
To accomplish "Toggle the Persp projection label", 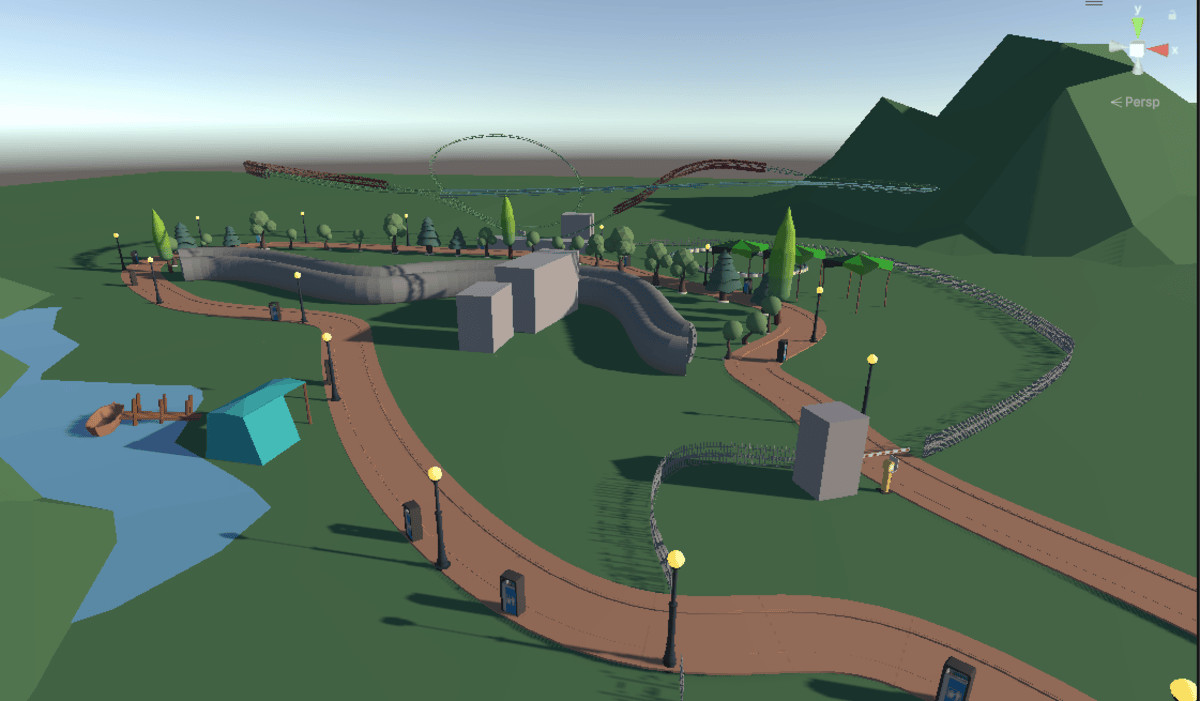I will pyautogui.click(x=1135, y=102).
